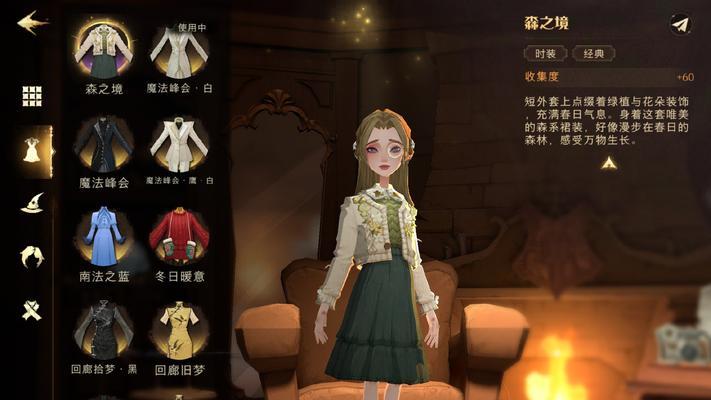The width and height of the screenshot is (711, 400).
Task: Select the 森之境 outfit thumbnail
Action: 104,52
